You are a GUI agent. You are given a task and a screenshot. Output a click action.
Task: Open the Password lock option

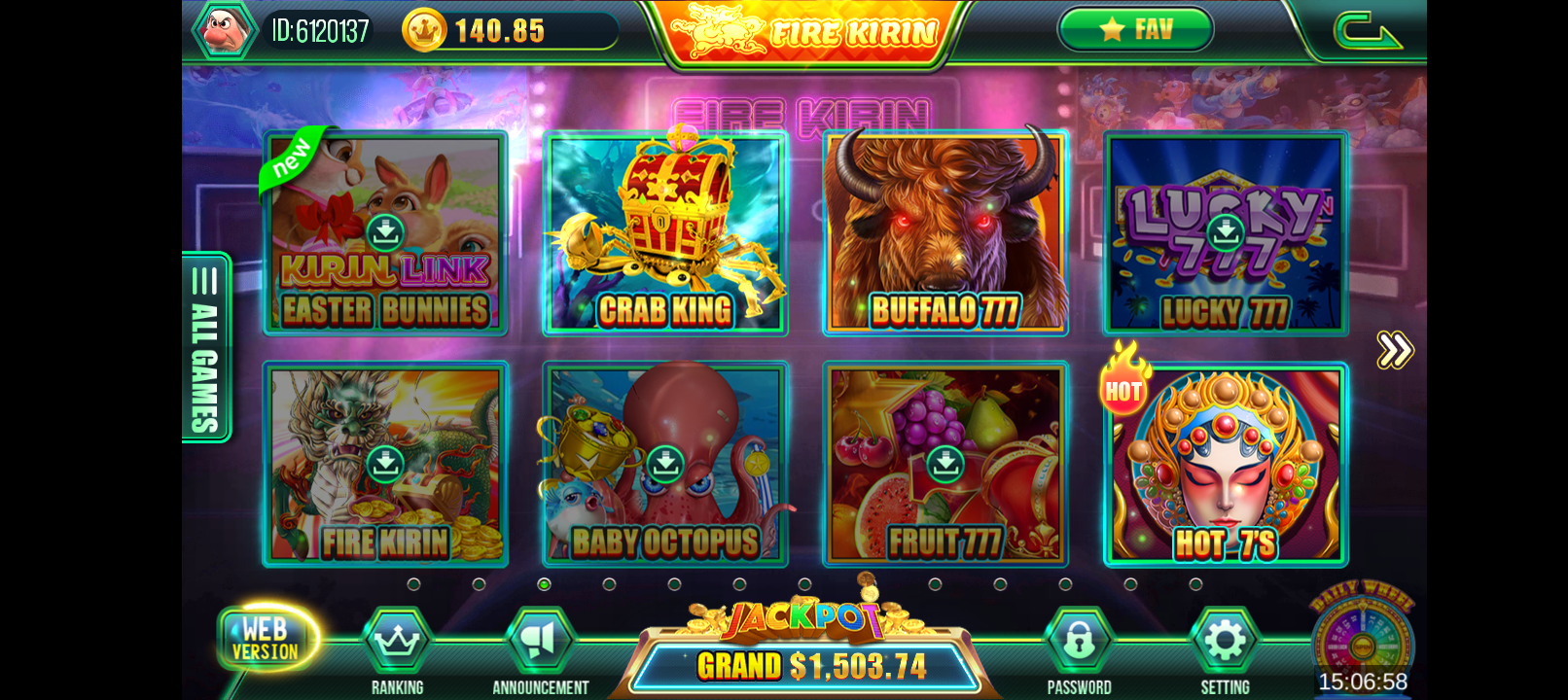[x=1079, y=642]
